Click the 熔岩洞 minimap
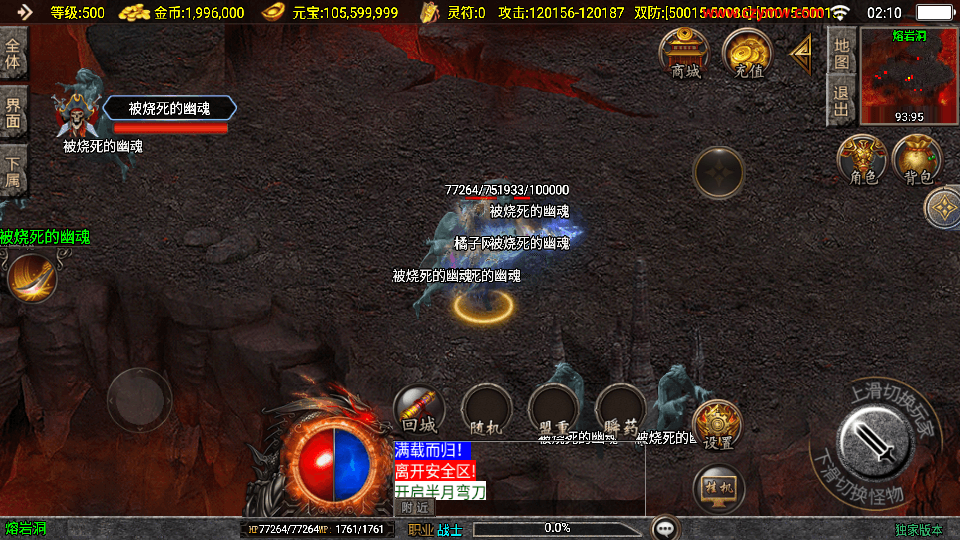Screen dimensions: 960x540 908,77
